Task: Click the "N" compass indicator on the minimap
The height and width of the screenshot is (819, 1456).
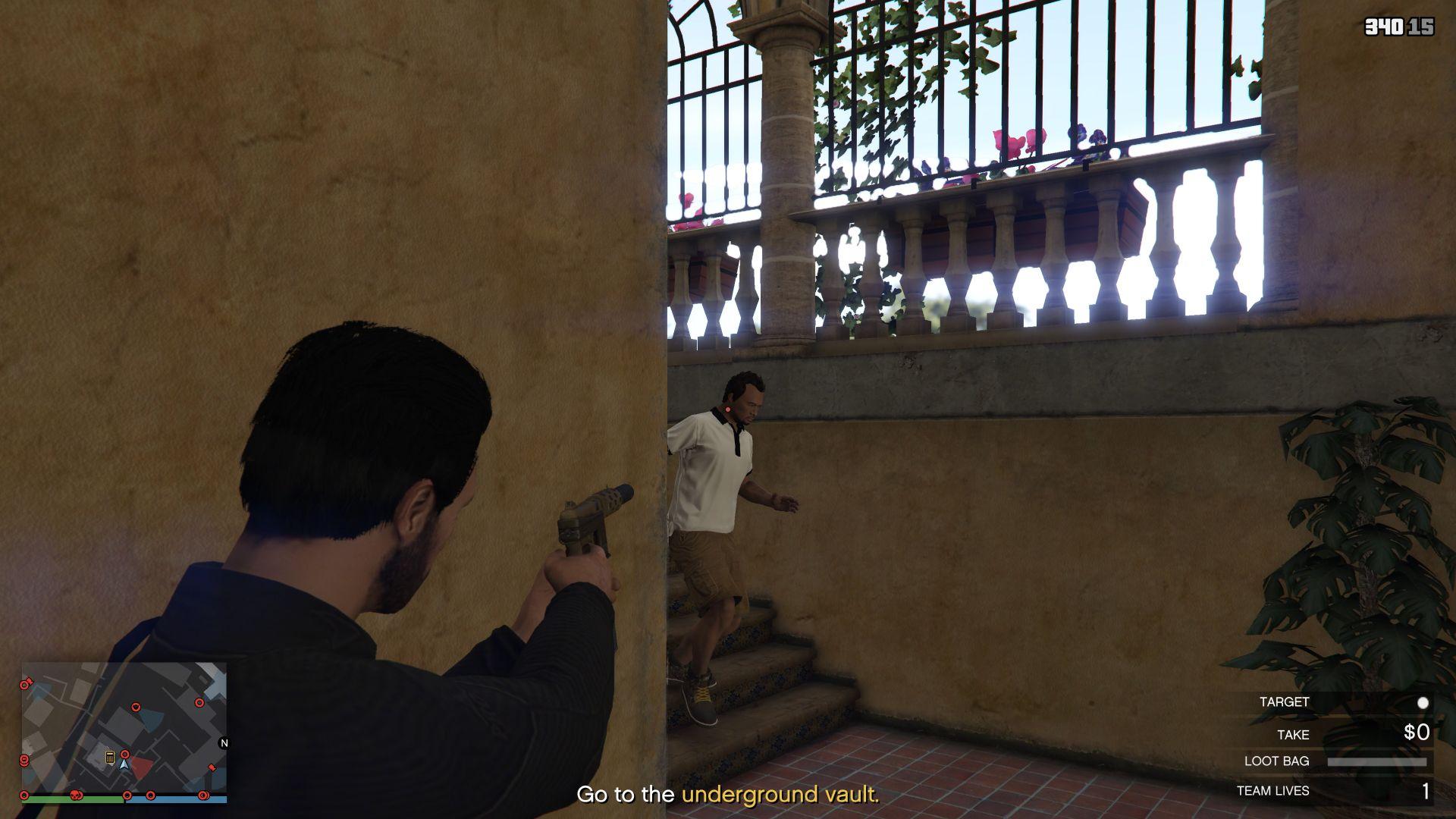Action: coord(224,743)
